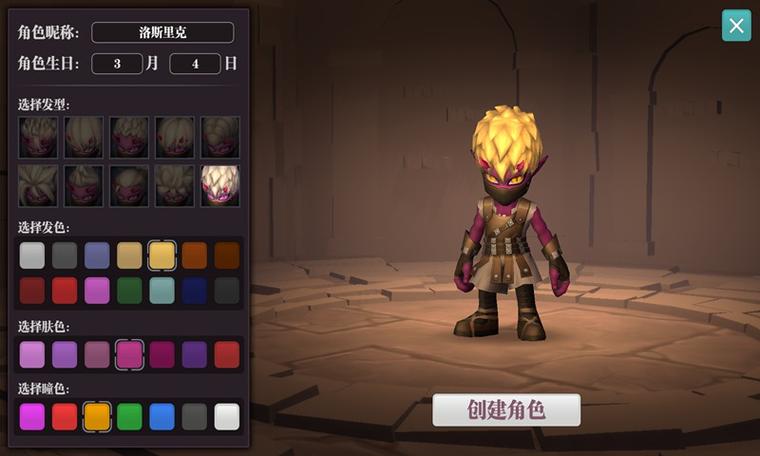This screenshot has width=760, height=456.
Task: Select the teal hair color swatch
Action: click(162, 290)
